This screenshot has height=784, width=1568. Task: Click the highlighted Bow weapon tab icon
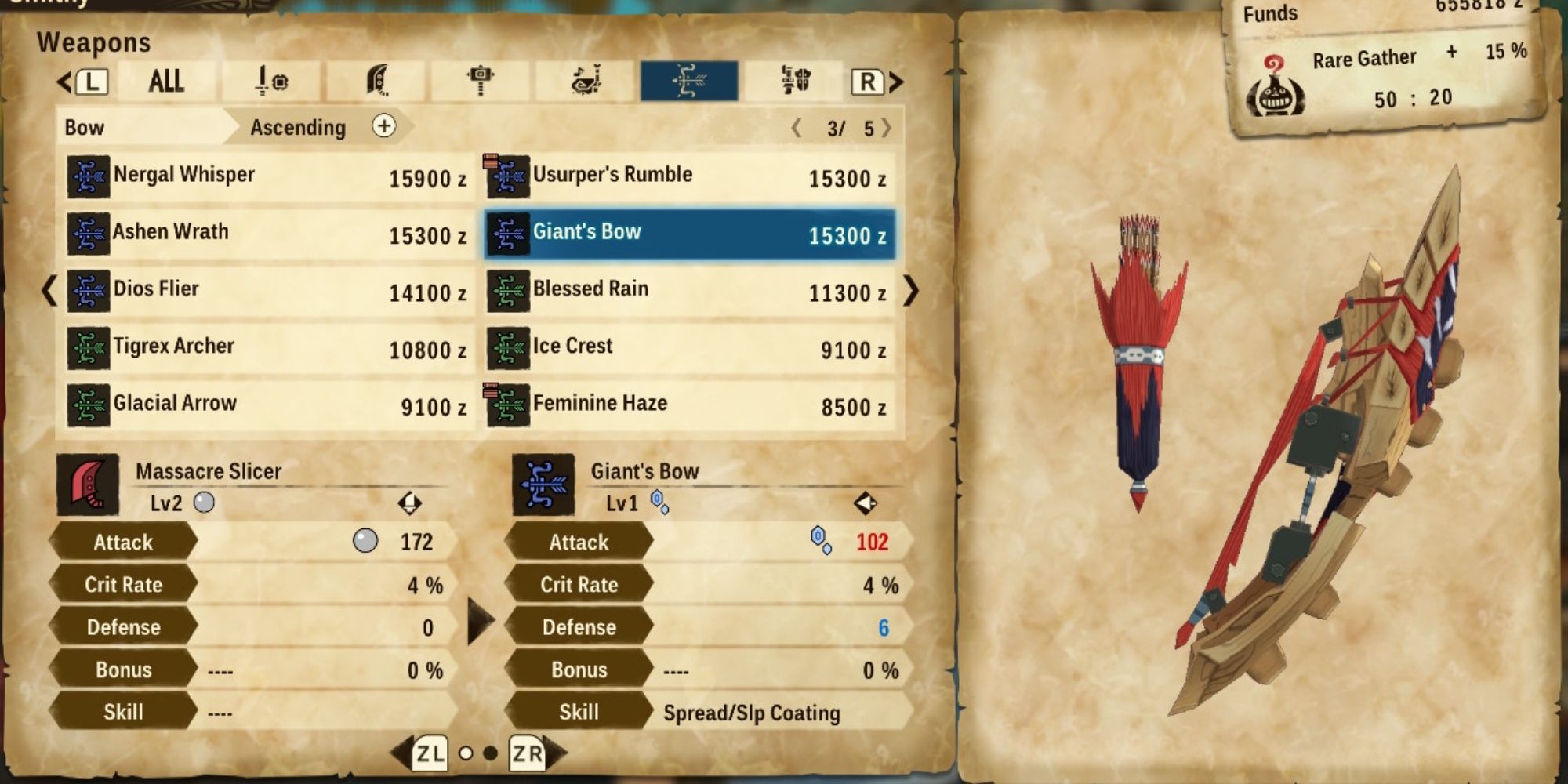click(x=690, y=80)
